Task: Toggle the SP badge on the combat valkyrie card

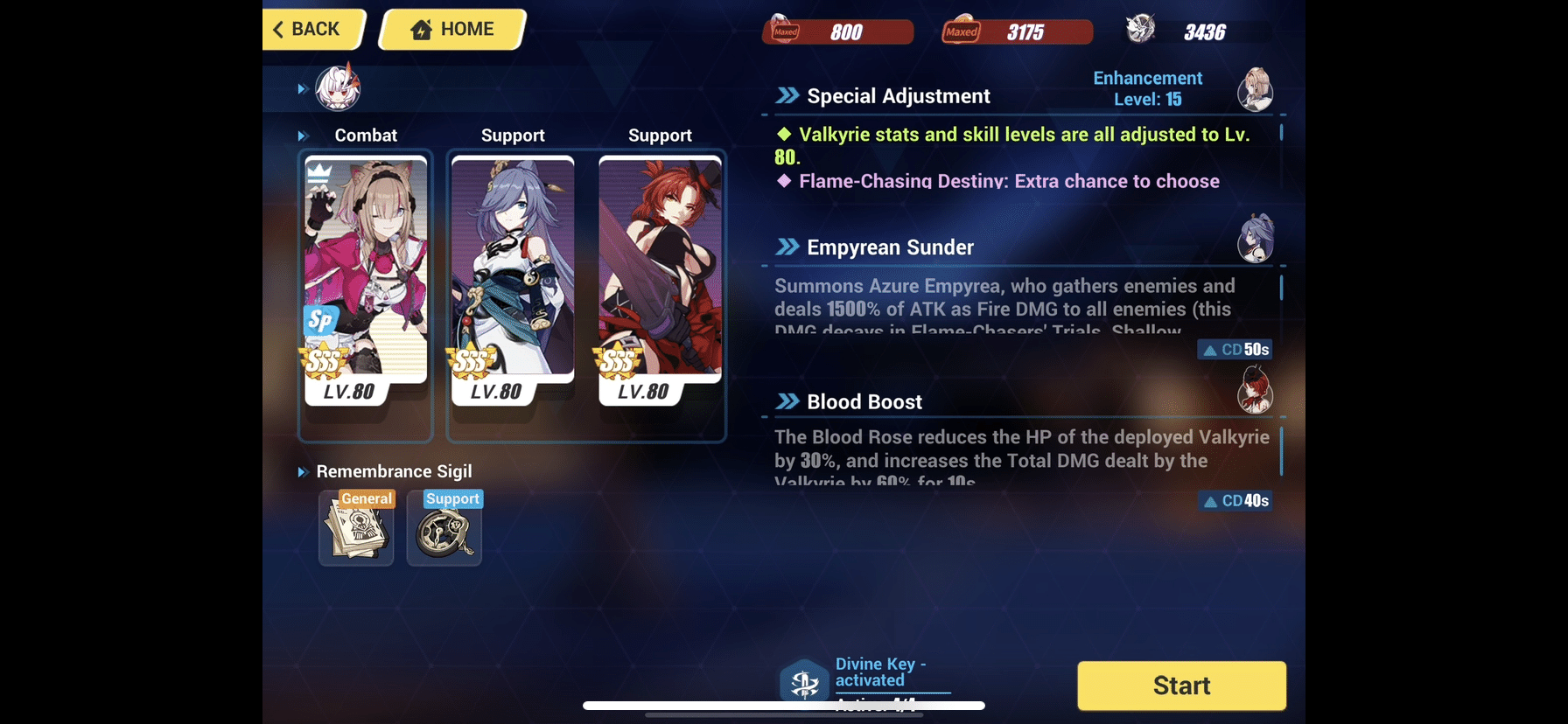Action: 320,320
